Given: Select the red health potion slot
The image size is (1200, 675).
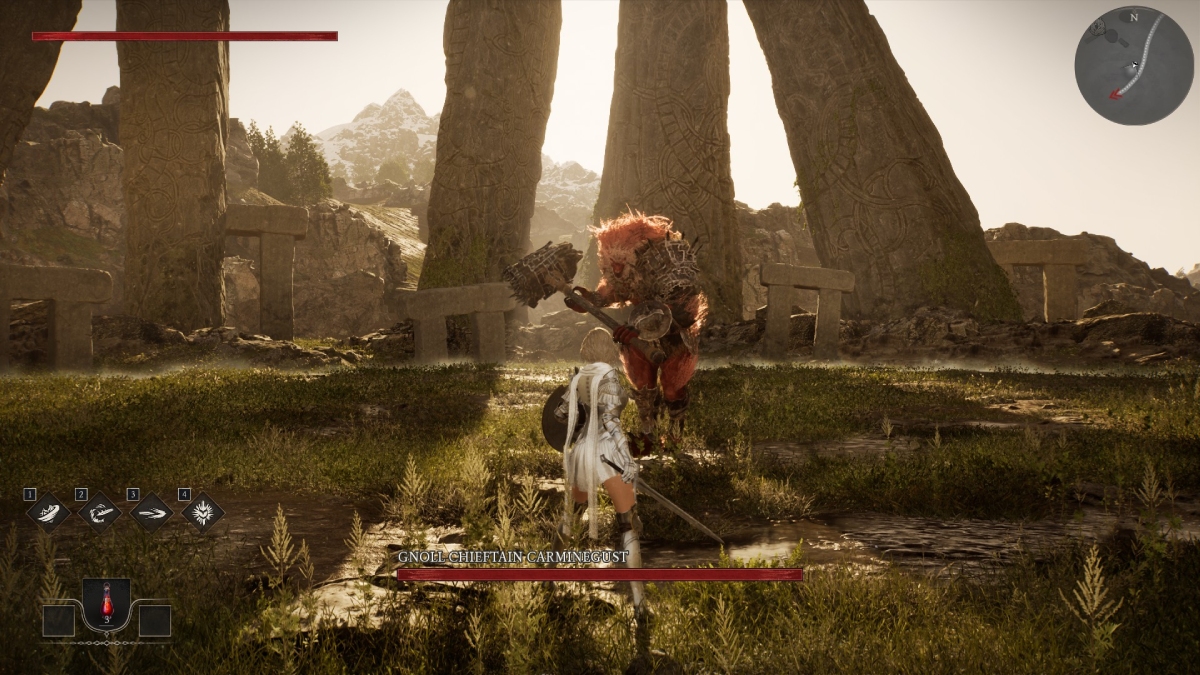Looking at the screenshot, I should (106, 604).
